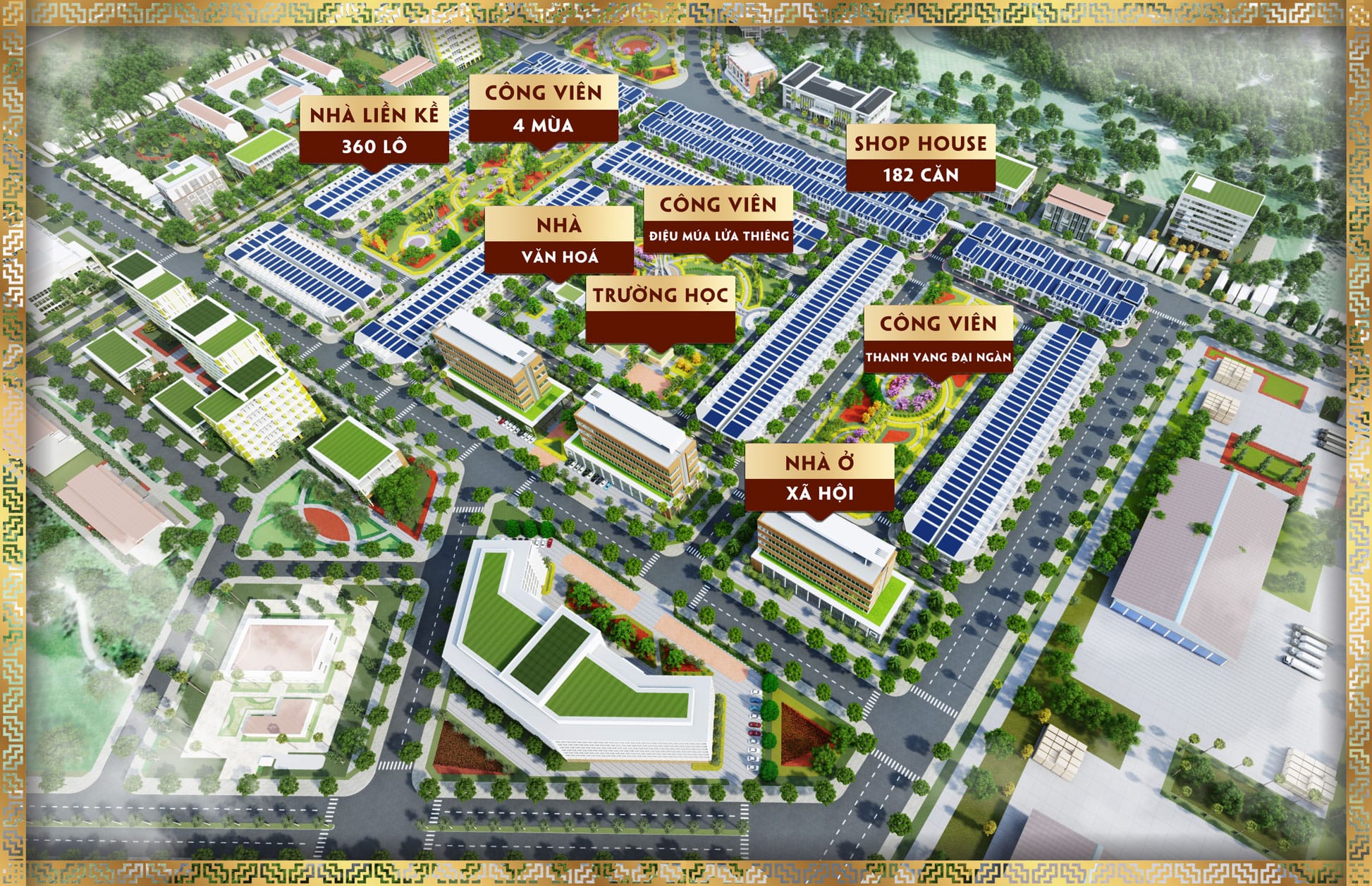Click the Trường Học map label
1372x886 pixels.
(x=661, y=311)
